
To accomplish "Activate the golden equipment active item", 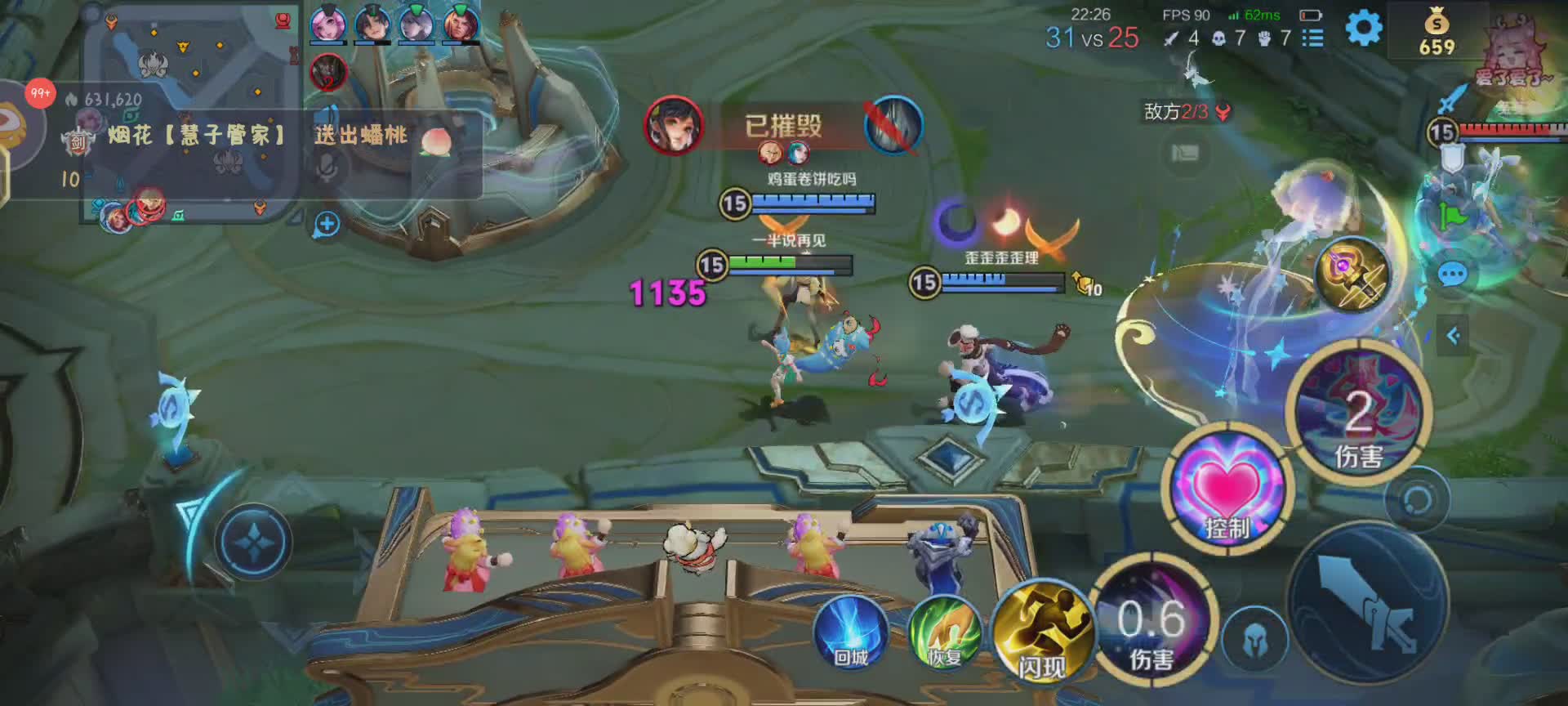I will coord(1353,276).
